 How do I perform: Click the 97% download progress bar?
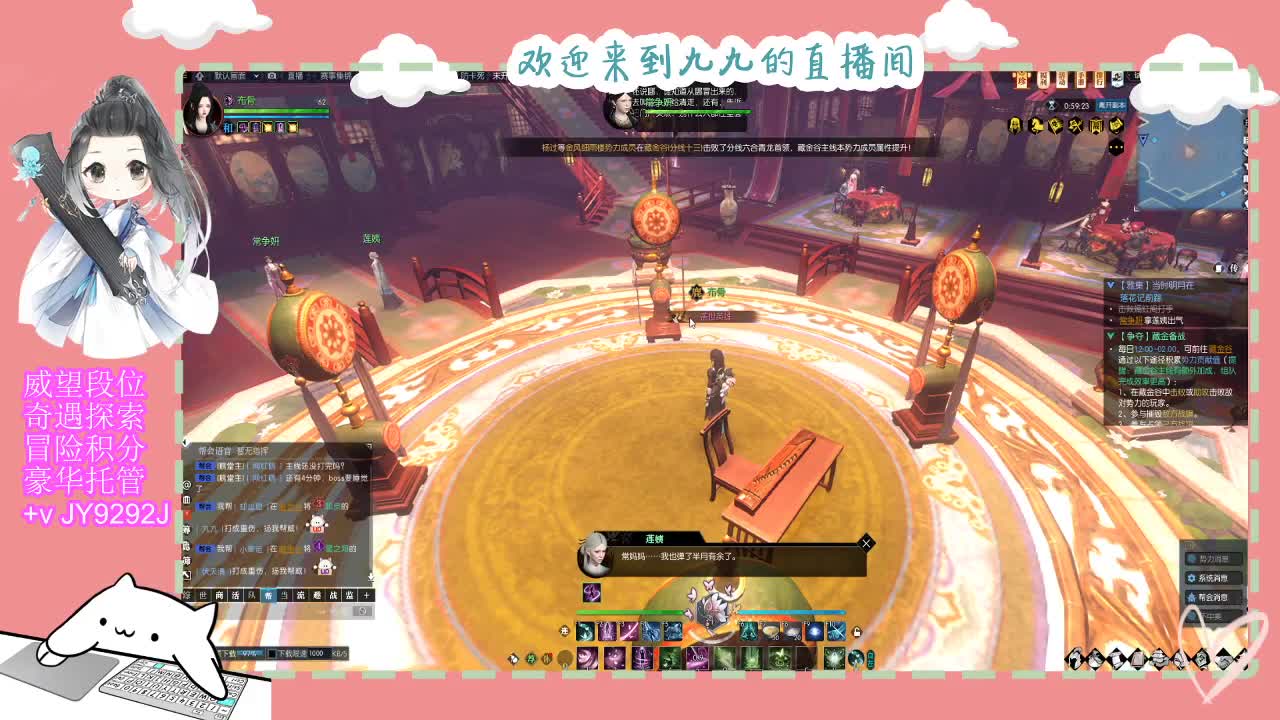click(250, 652)
